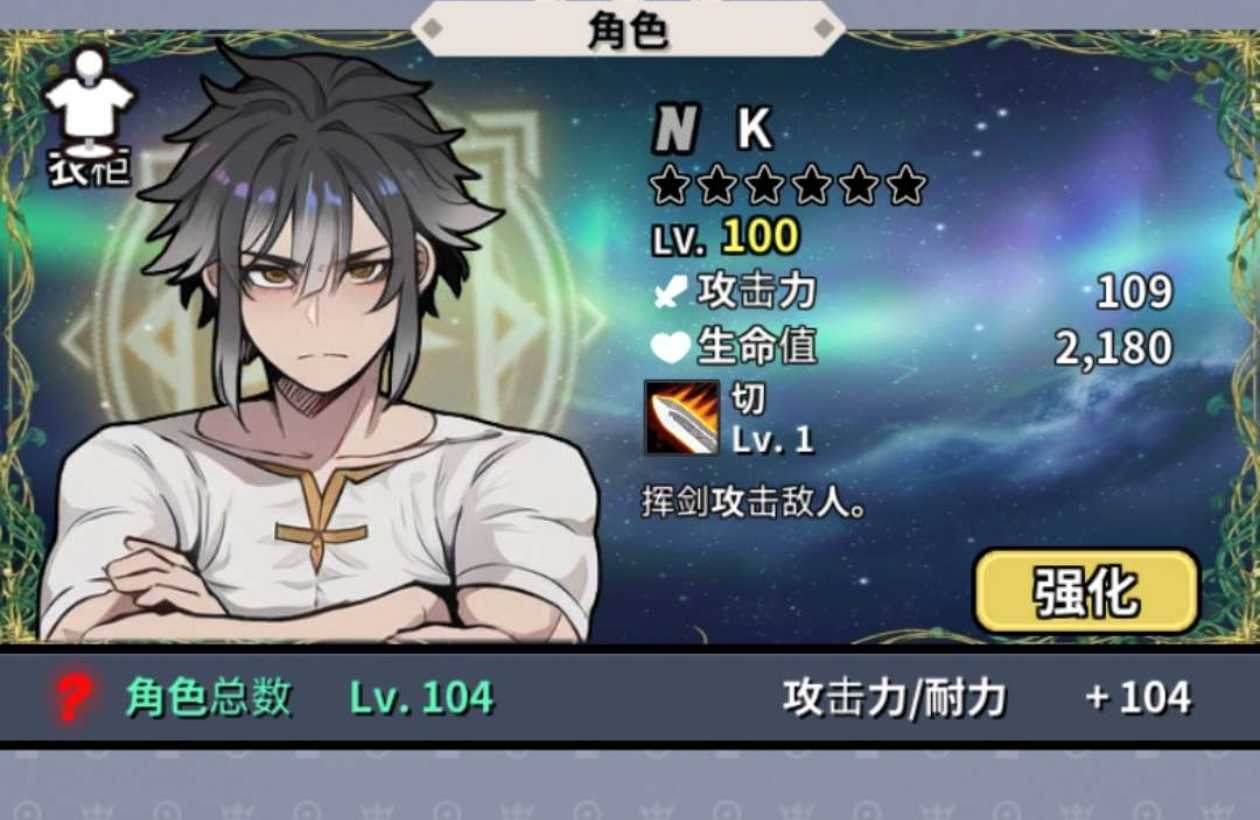The height and width of the screenshot is (820, 1260).
Task: Tap the yellow 强化 enhance button
Action: [x=1086, y=591]
